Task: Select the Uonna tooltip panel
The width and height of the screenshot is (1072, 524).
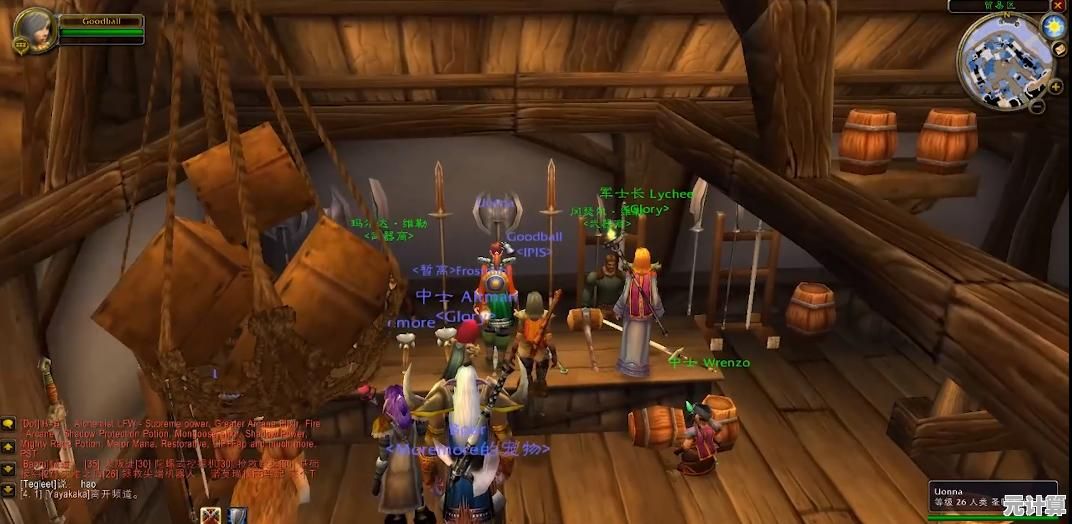Action: click(993, 501)
